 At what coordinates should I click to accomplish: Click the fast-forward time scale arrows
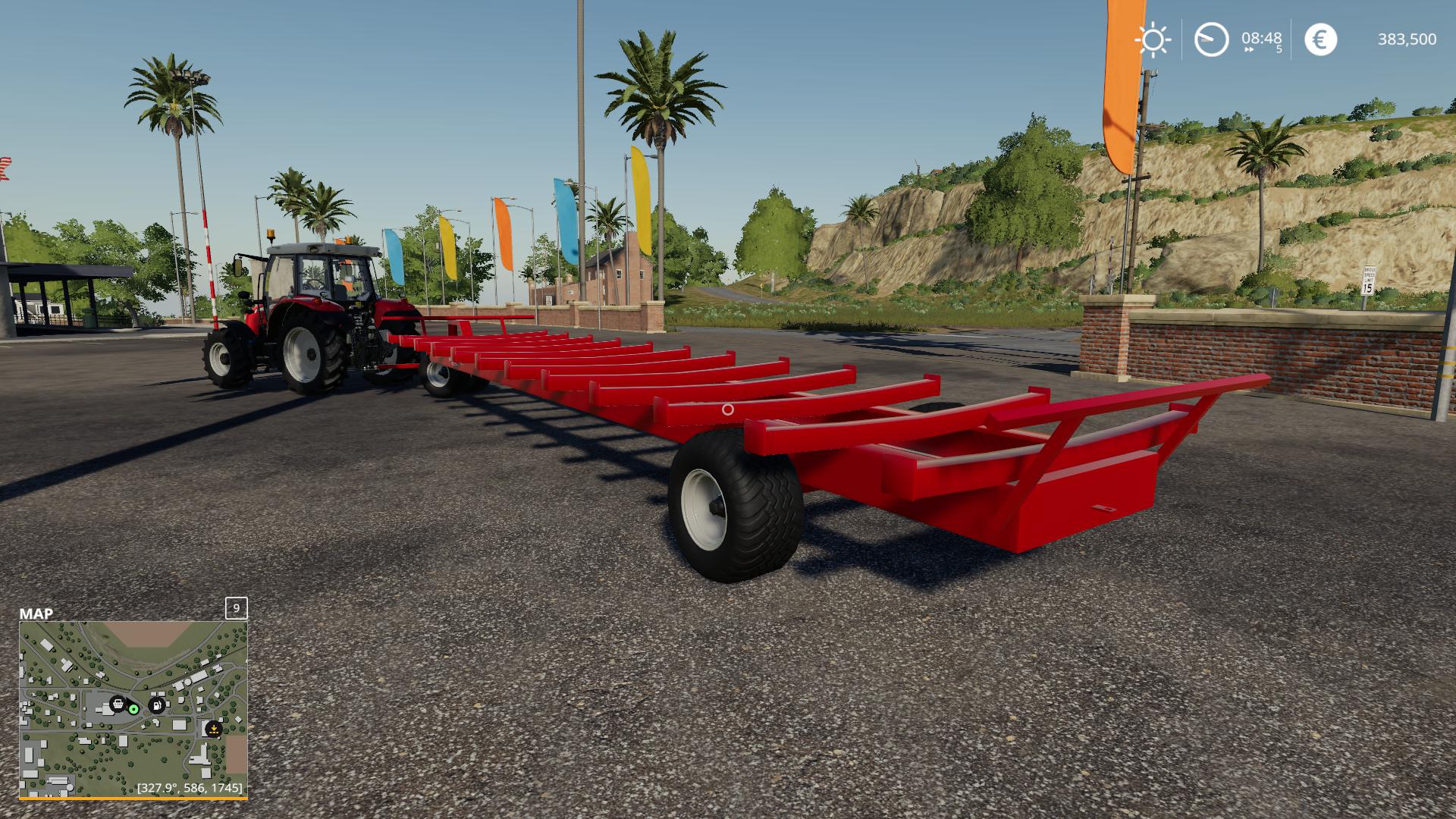click(1249, 50)
